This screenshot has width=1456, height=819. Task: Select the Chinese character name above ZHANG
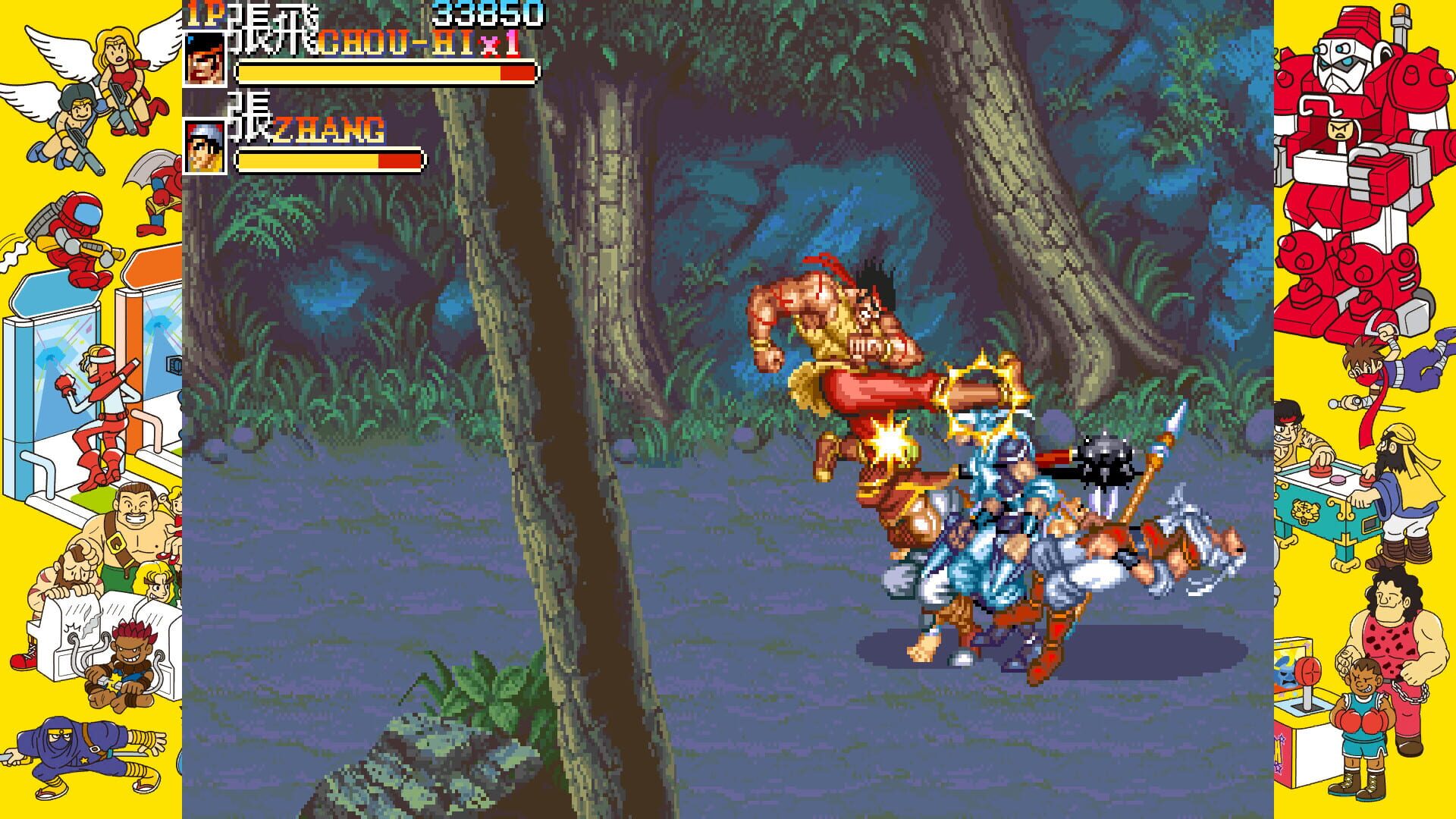pos(246,121)
